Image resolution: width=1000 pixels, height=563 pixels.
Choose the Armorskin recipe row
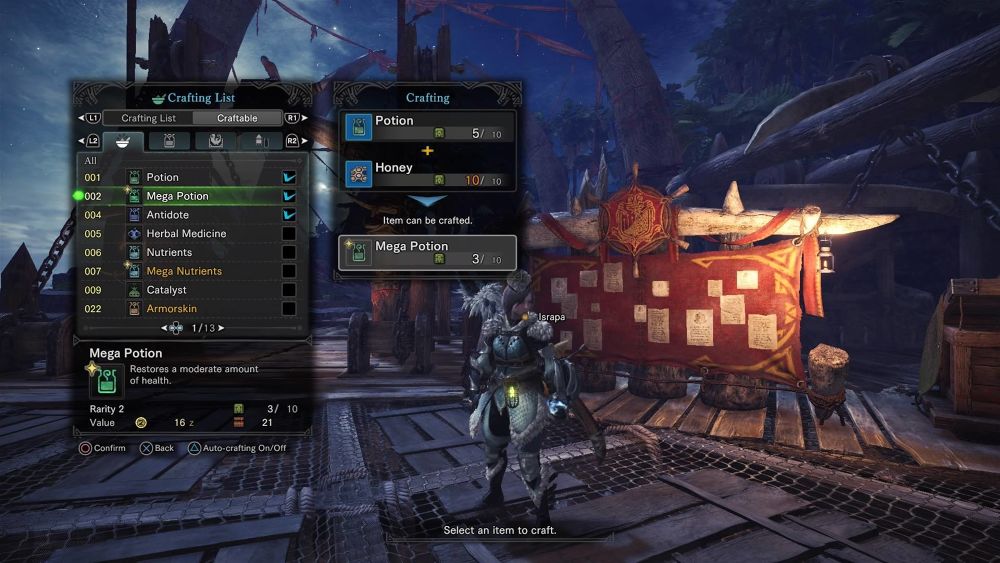point(171,309)
